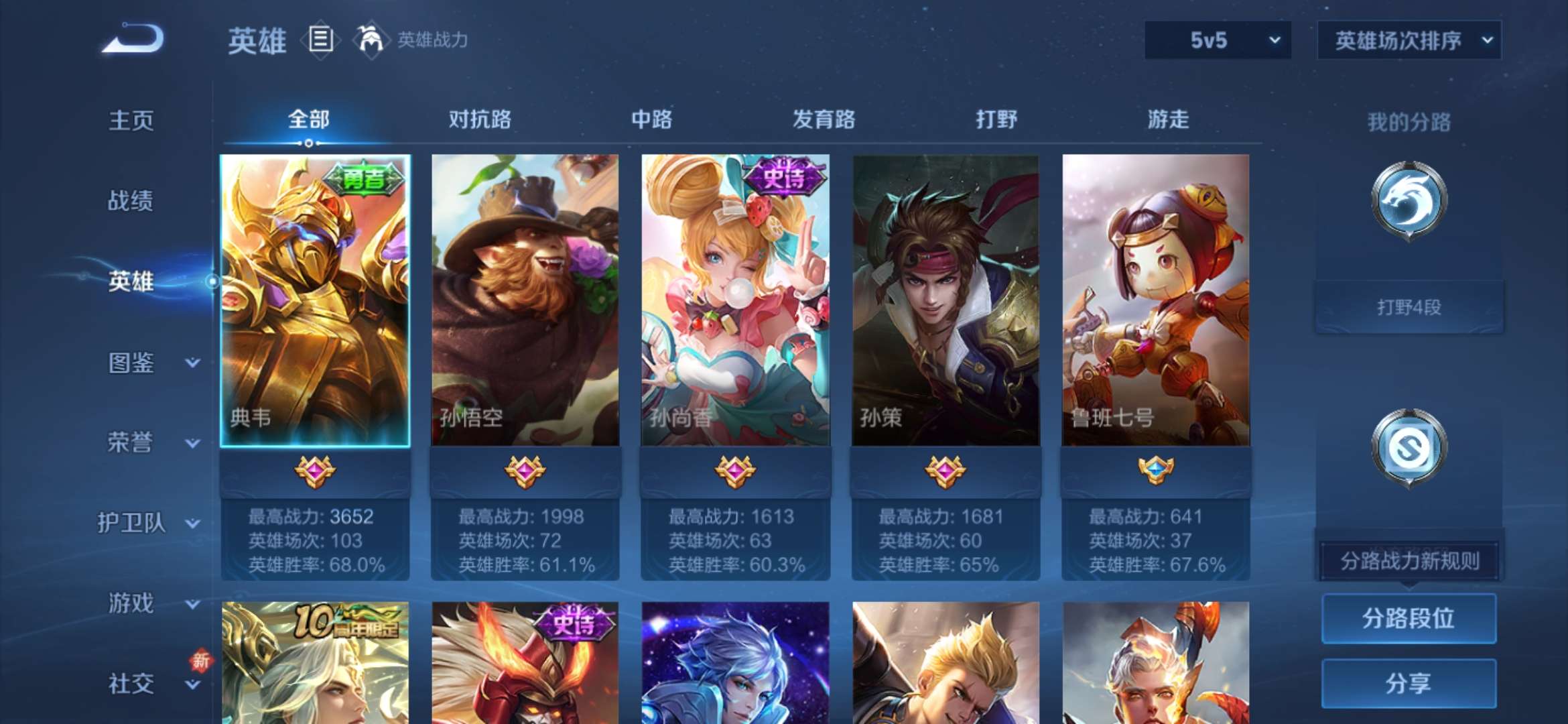The width and height of the screenshot is (1568, 724).
Task: Click the back arrow at top left
Action: (134, 40)
